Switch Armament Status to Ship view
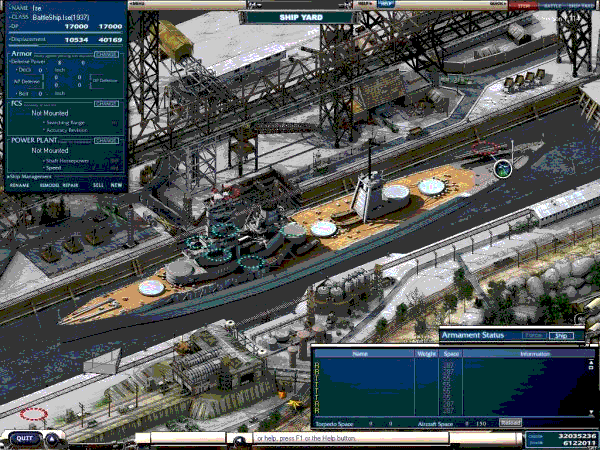The height and width of the screenshot is (450, 600). point(562,336)
